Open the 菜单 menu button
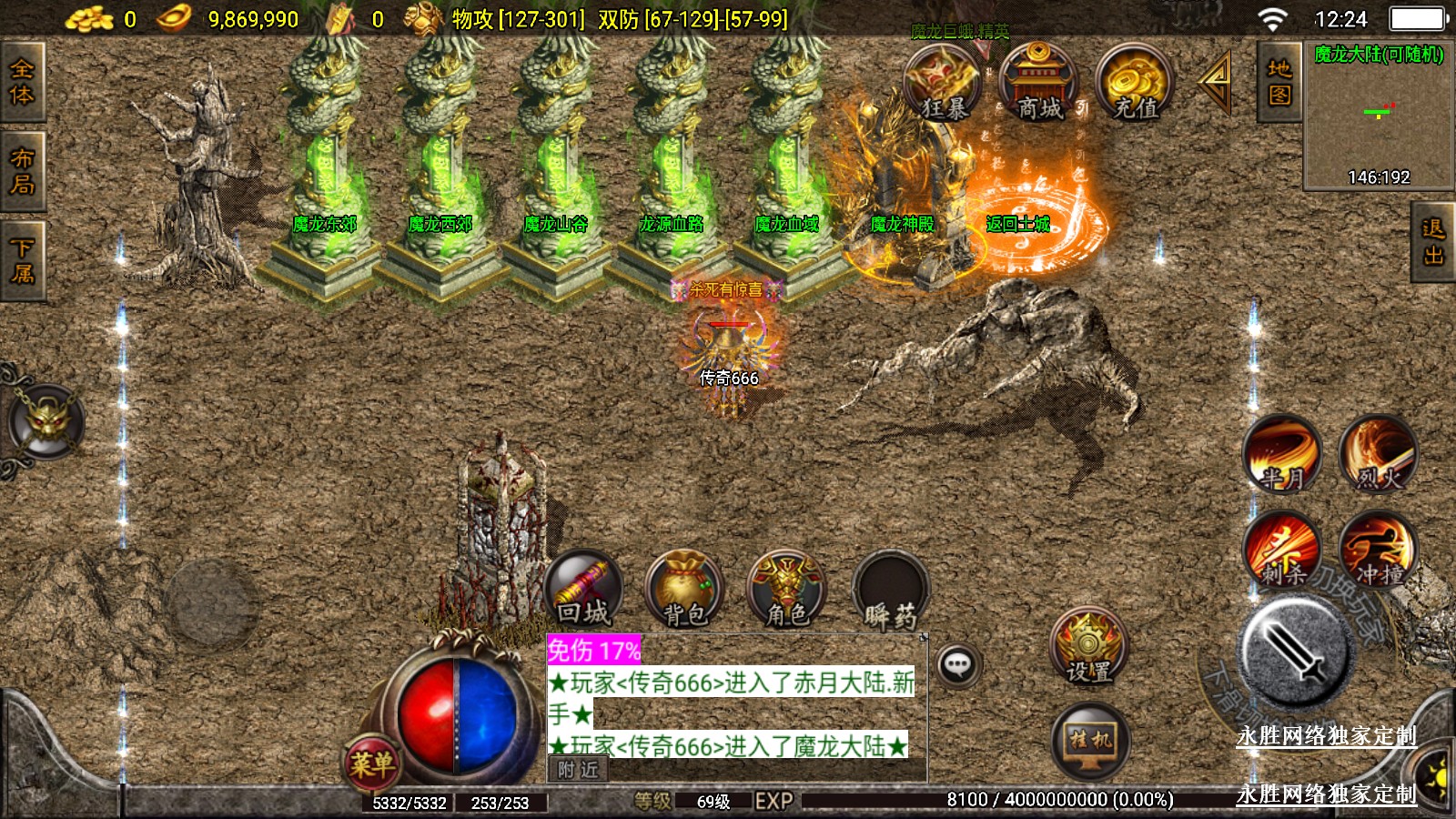 pos(372,763)
